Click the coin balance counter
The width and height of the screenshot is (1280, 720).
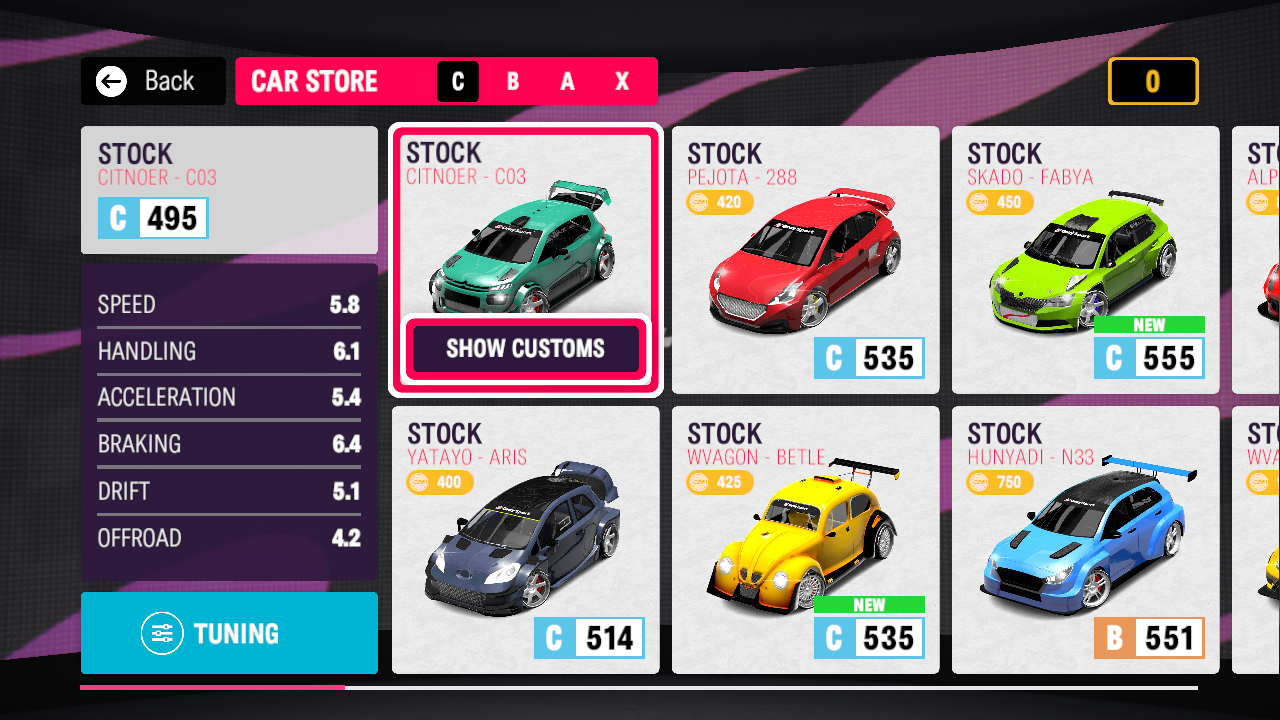pos(1152,81)
